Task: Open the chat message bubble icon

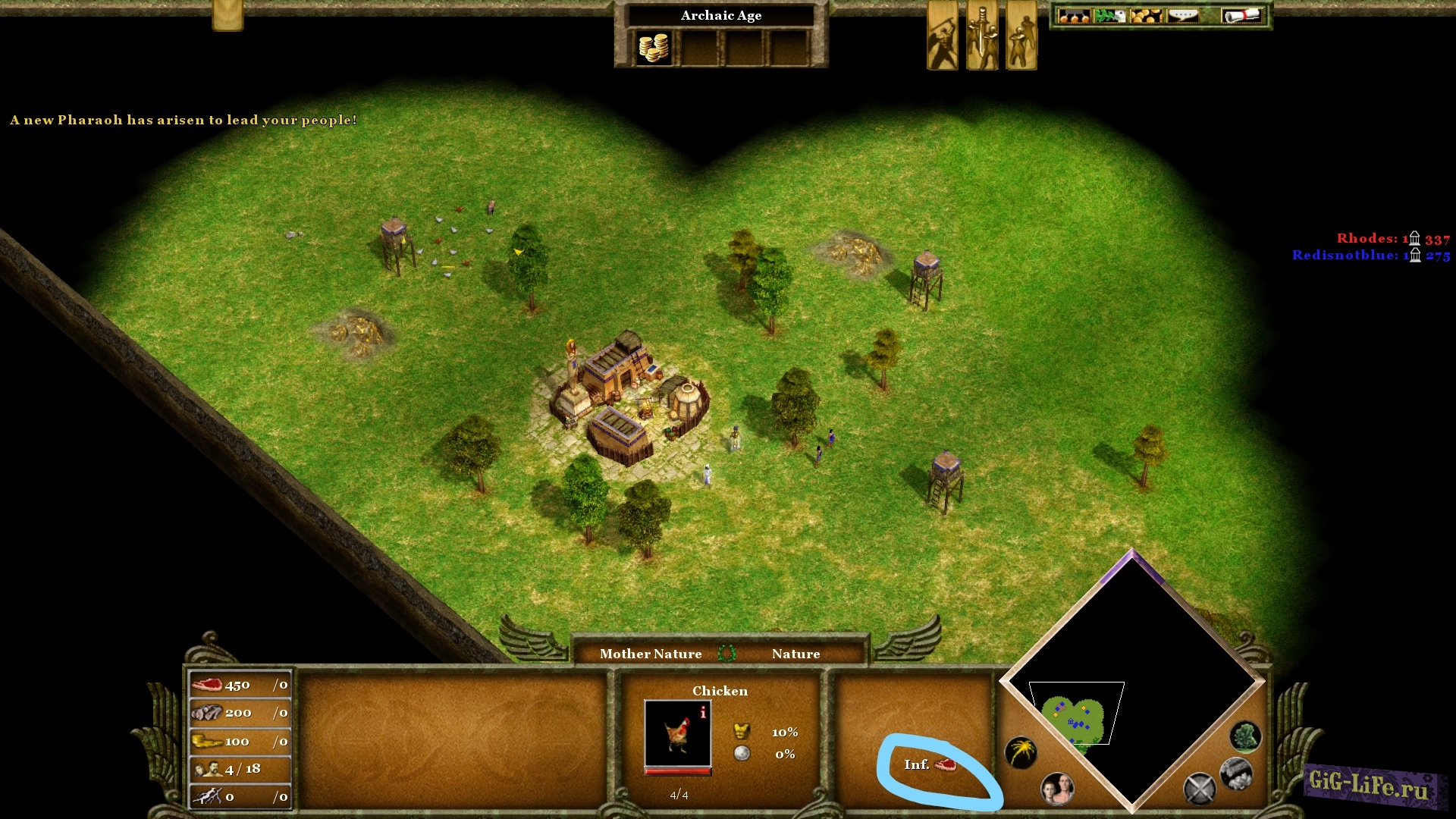Action: 1181,15
